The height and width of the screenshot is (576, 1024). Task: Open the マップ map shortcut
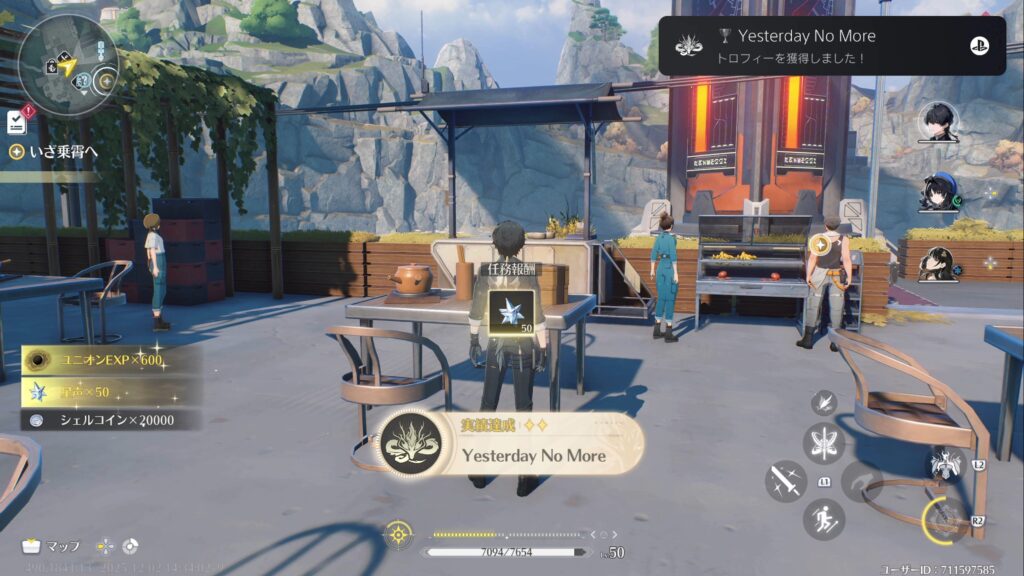tap(51, 546)
